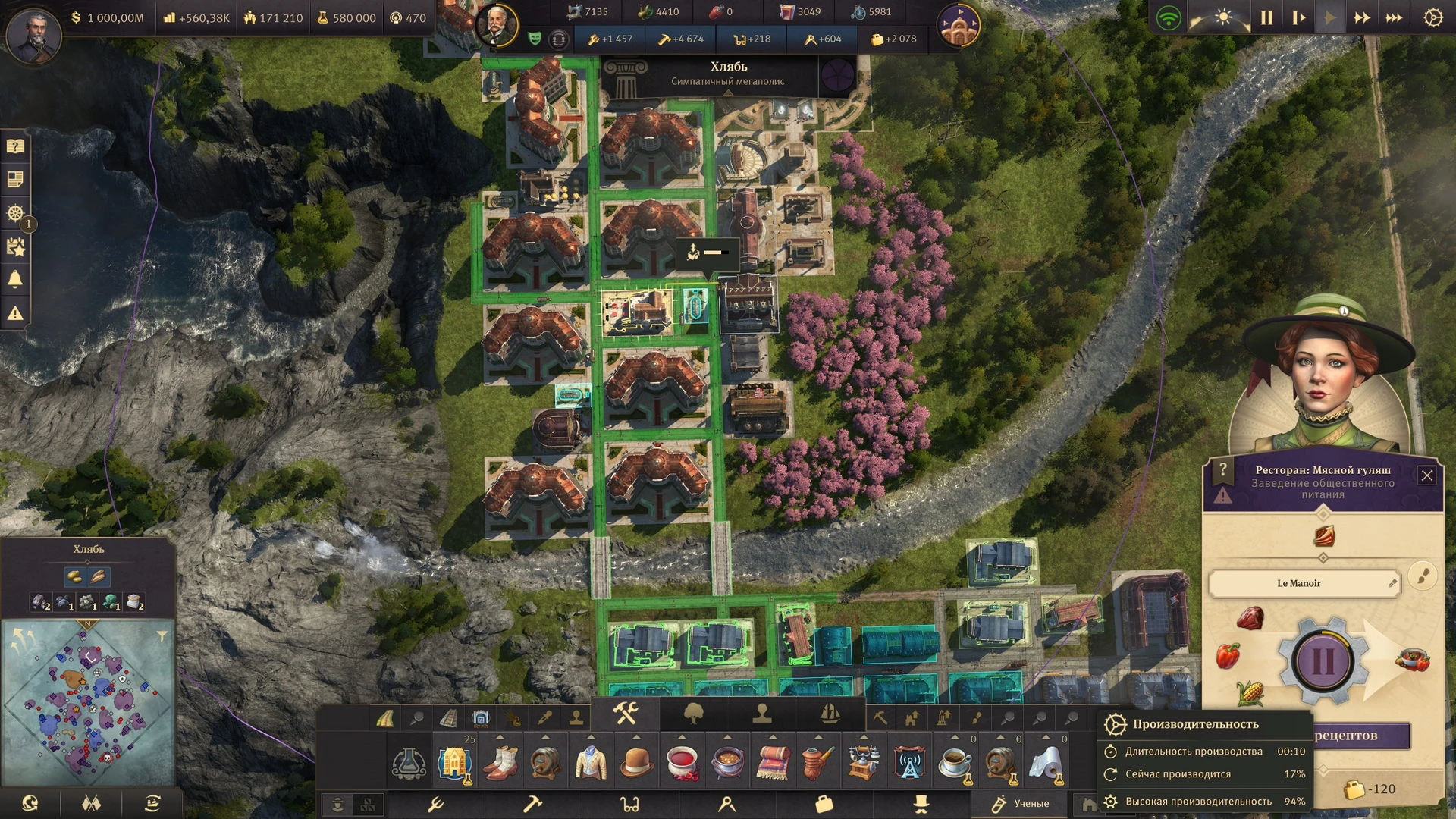Viewport: 1456px width, 819px height.
Task: Open the paintbrush skin selector
Action: click(1423, 576)
